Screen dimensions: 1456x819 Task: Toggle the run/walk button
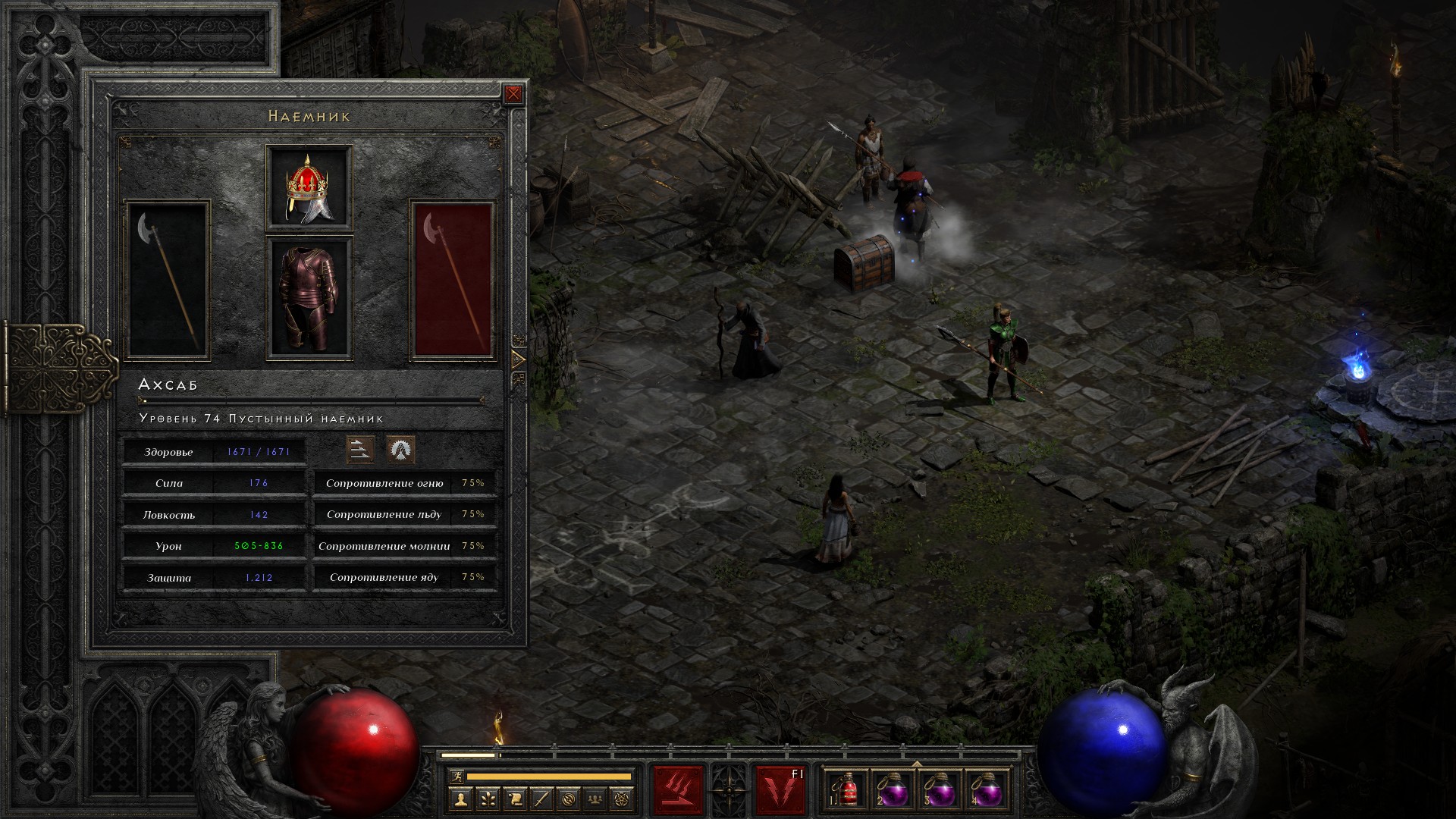point(456,777)
